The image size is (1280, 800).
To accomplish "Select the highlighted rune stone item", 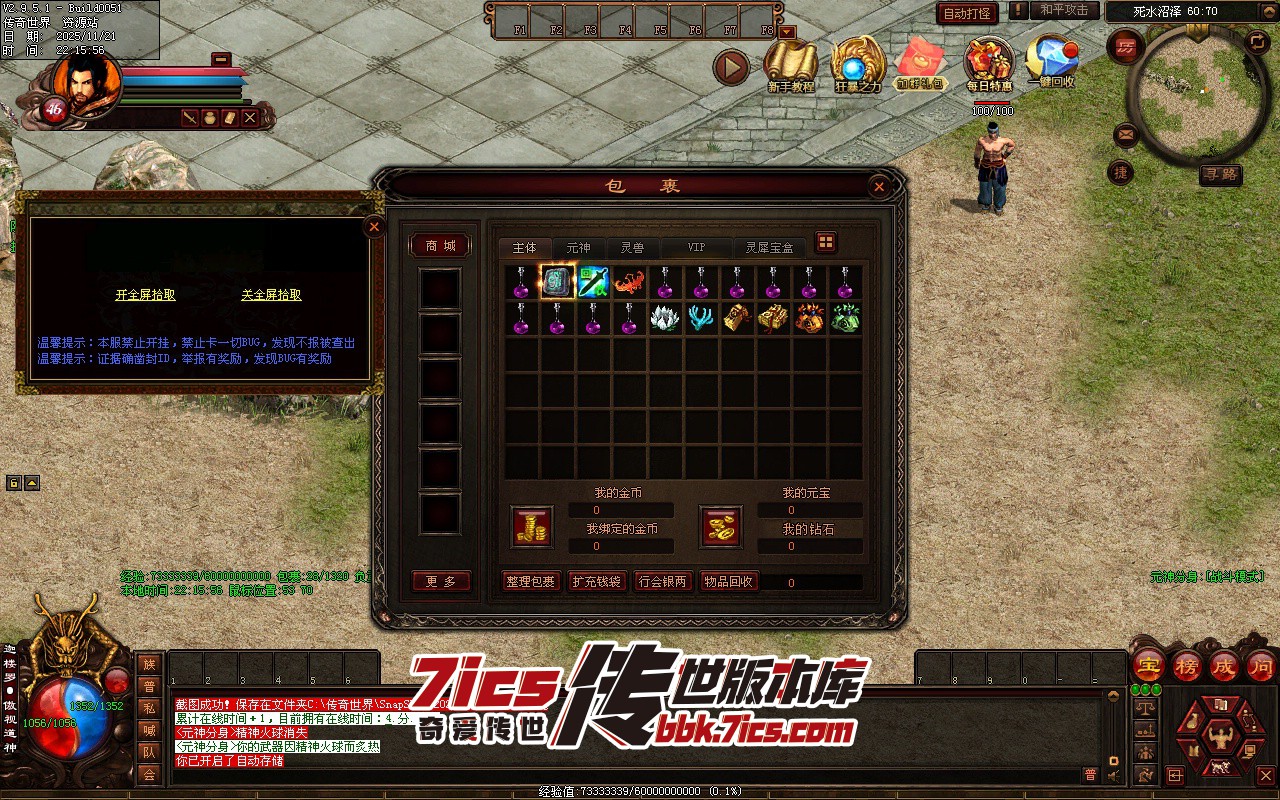I will click(x=557, y=282).
